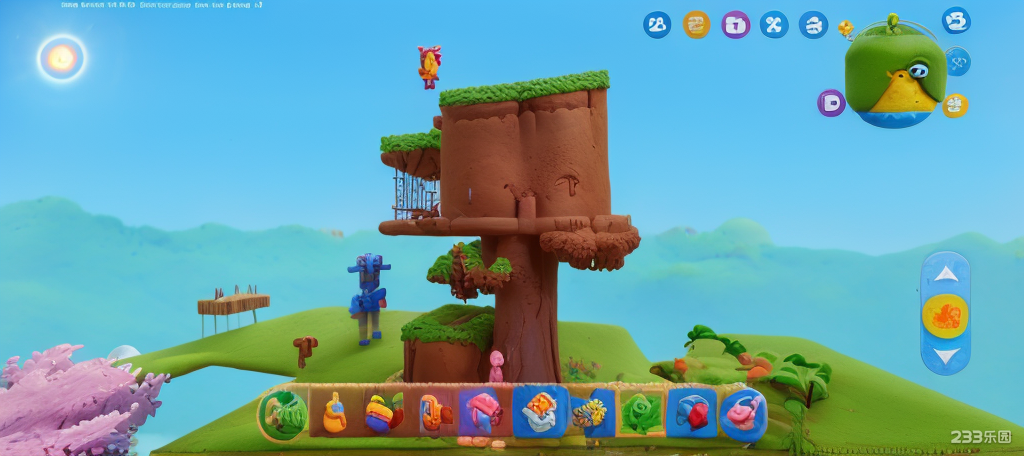Click the down arrow on the blue pill control
This screenshot has width=1024, height=456.
(x=945, y=355)
